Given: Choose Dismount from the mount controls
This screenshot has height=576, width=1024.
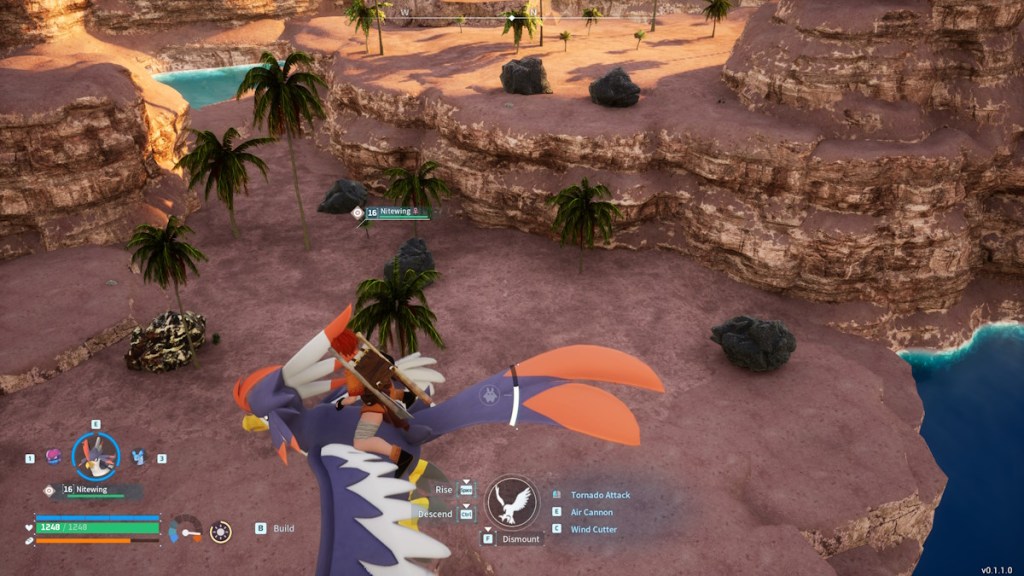Looking at the screenshot, I should click(521, 539).
